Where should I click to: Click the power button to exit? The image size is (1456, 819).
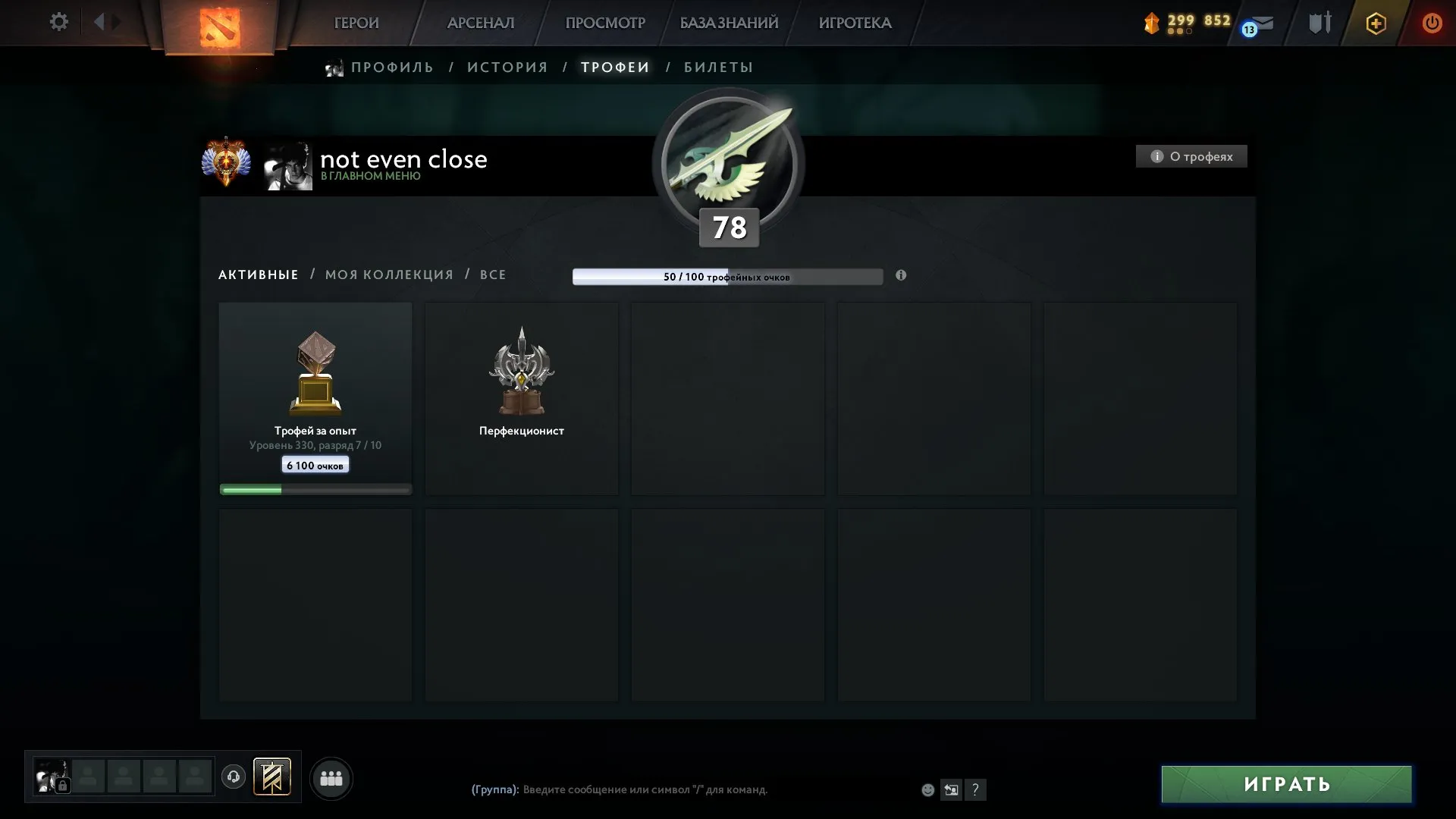(1432, 23)
